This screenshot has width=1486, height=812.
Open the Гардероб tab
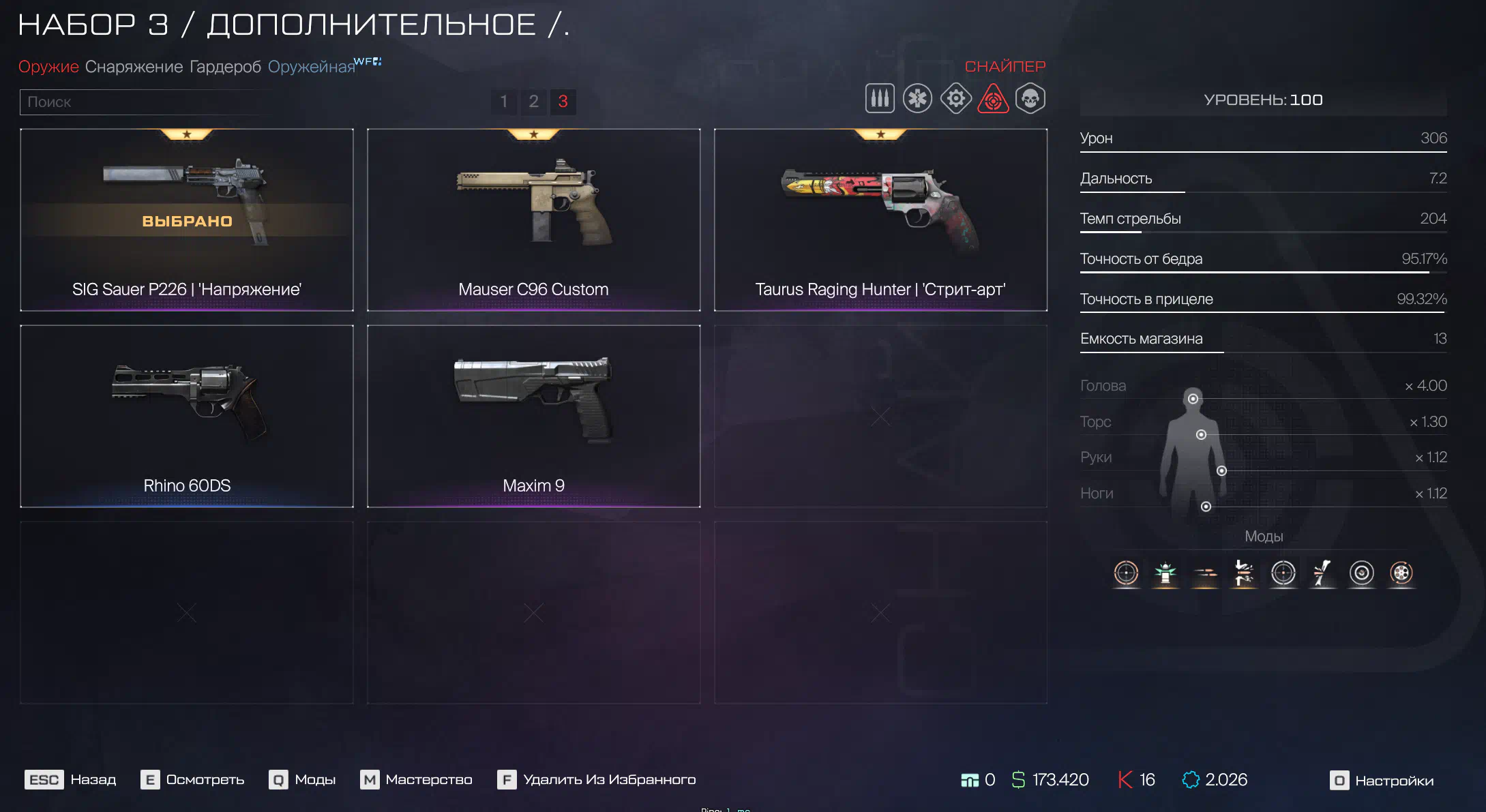[225, 67]
